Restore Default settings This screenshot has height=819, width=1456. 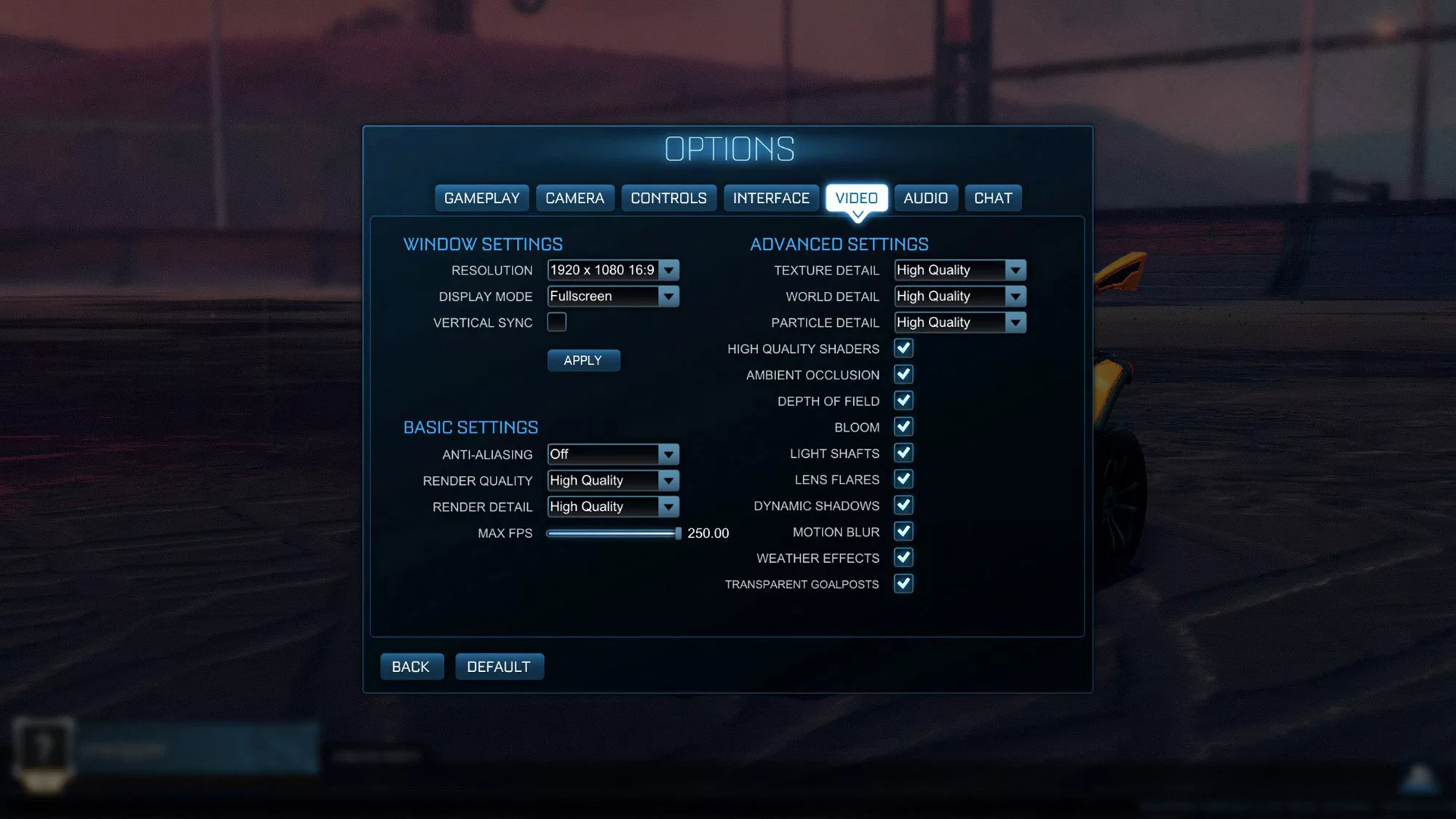pyautogui.click(x=499, y=666)
